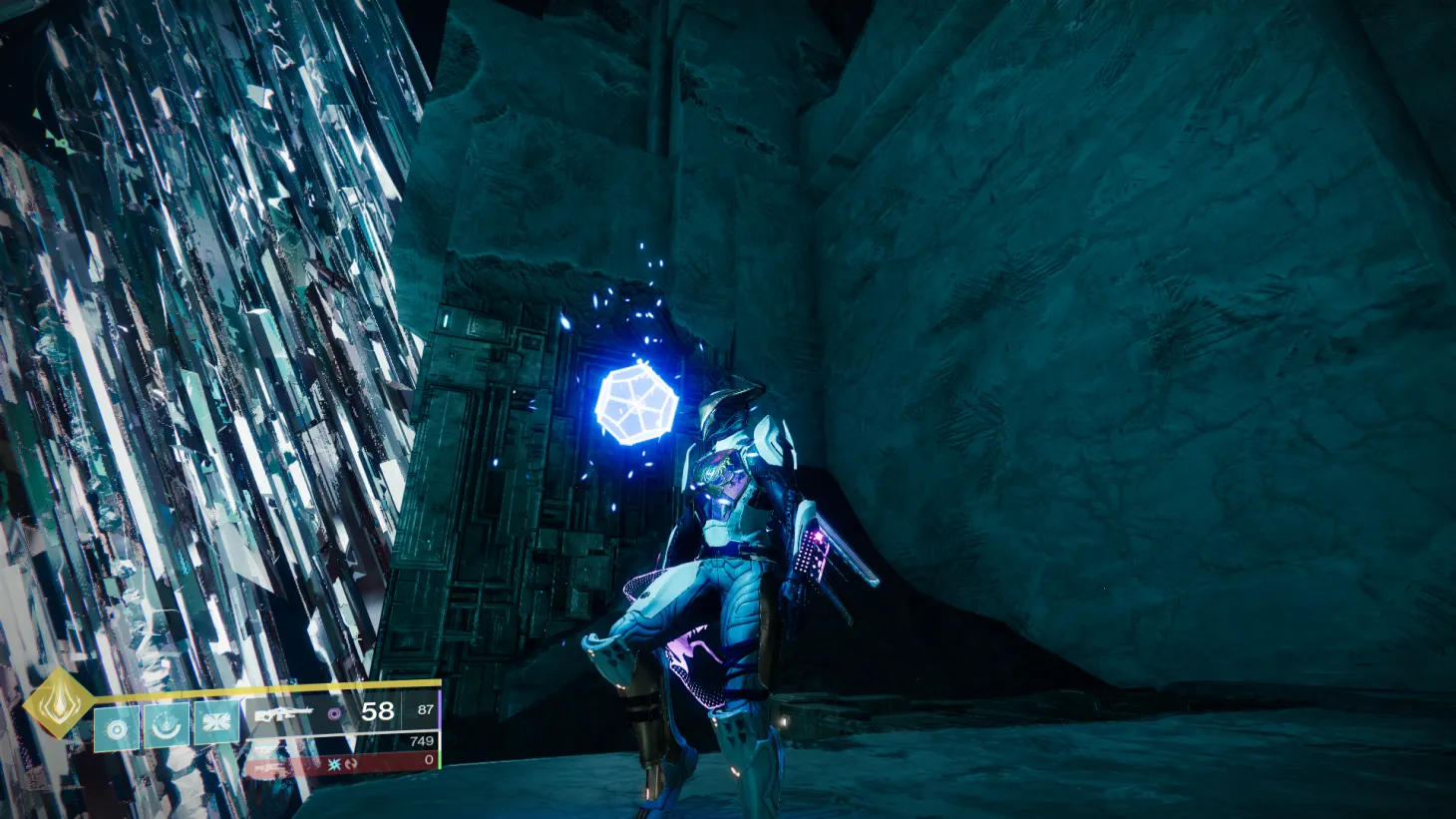
Task: Click the orange reload arrows icon
Action: point(351,764)
